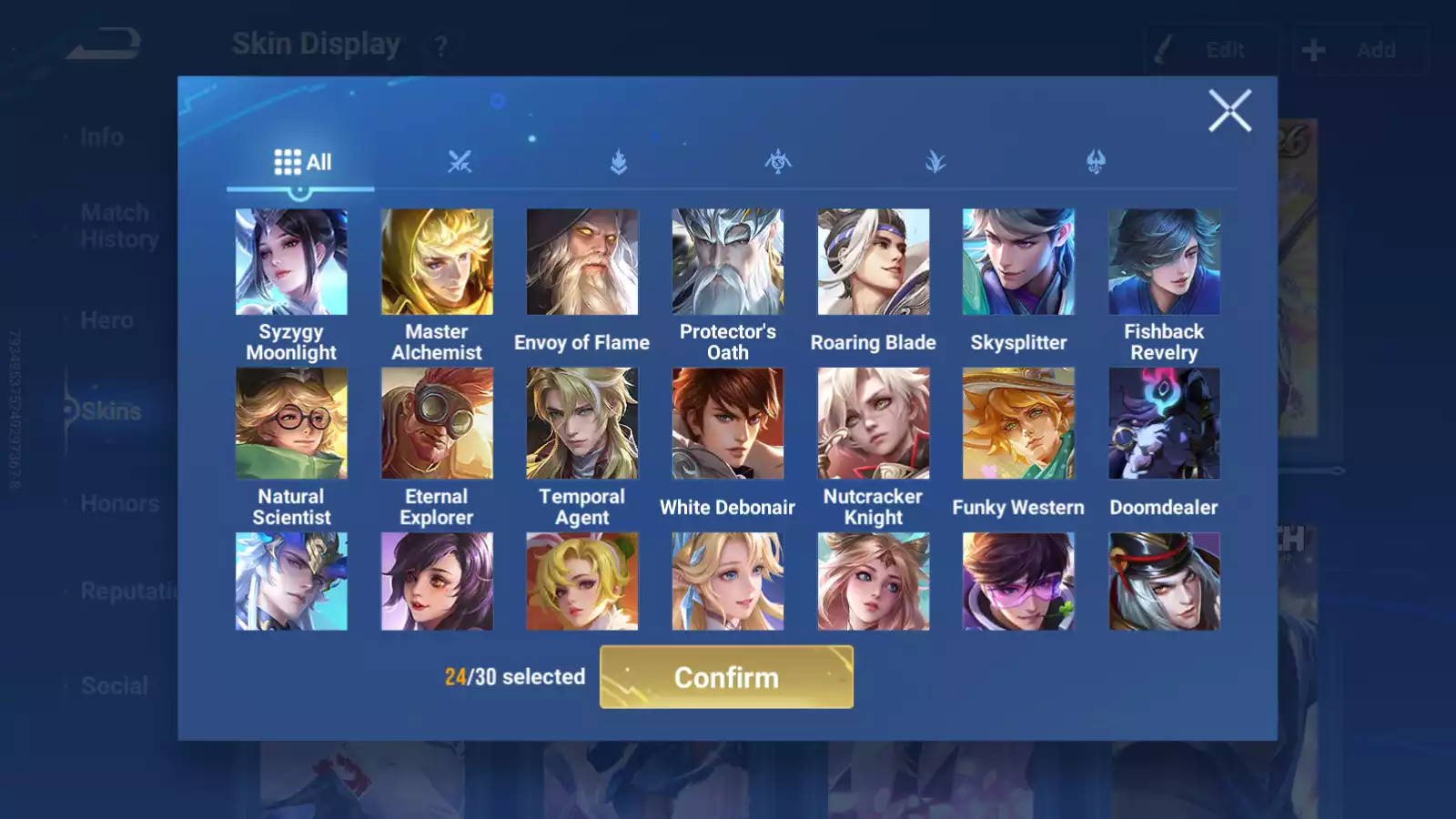Choose the Eternal Explorer skin
The height and width of the screenshot is (819, 1456).
pyautogui.click(x=437, y=423)
